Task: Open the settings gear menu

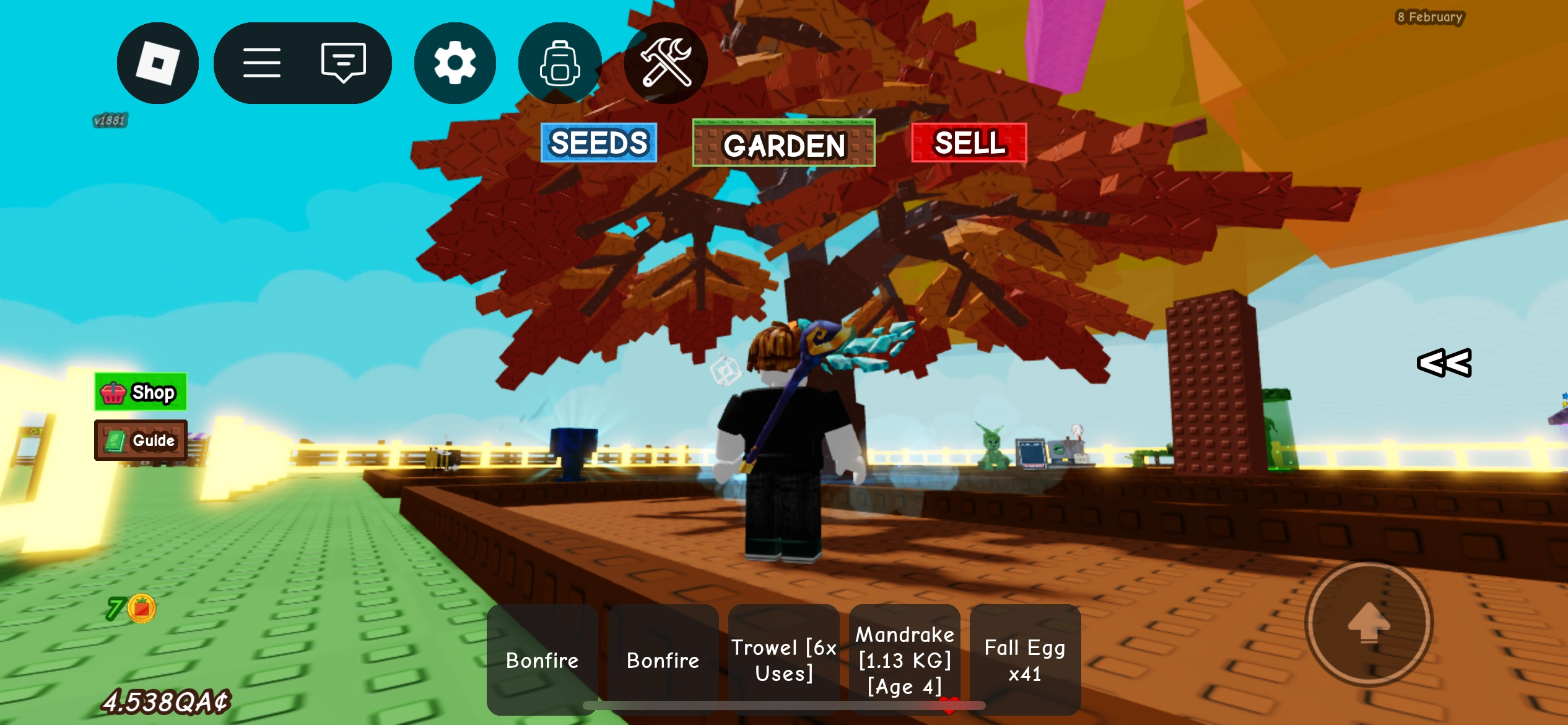Action: [x=455, y=63]
